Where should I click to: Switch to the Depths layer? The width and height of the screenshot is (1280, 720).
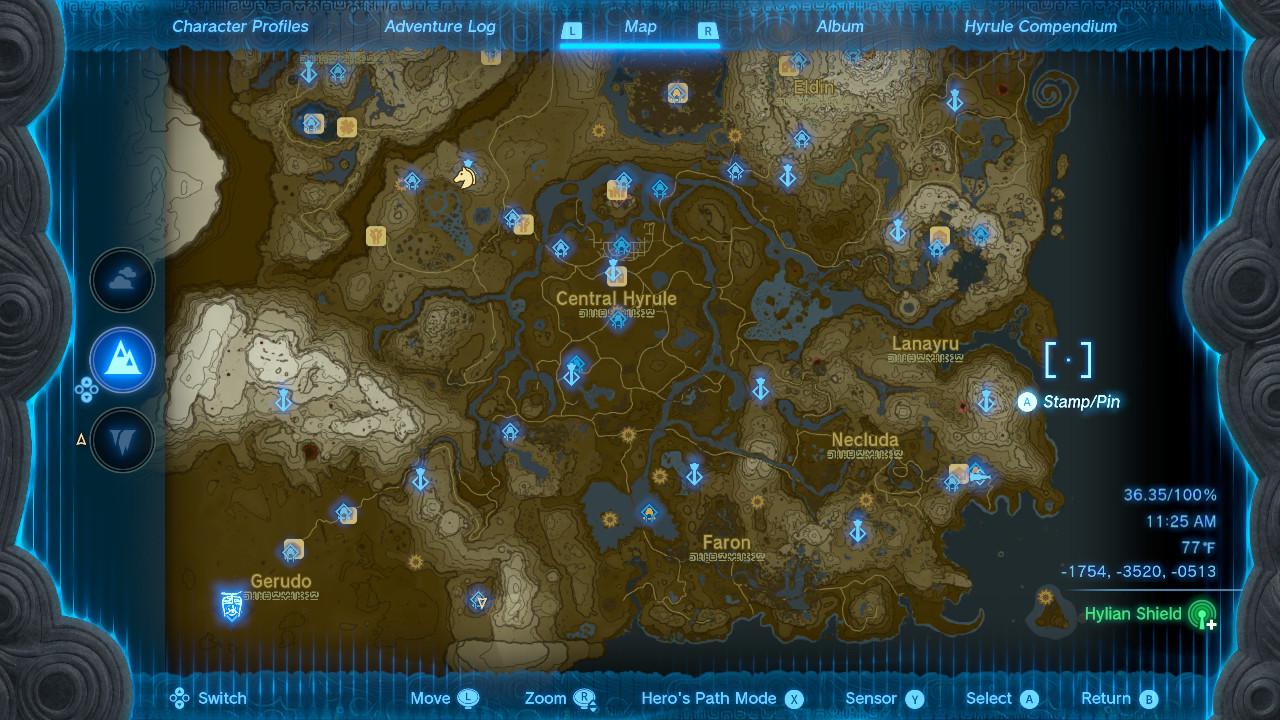coord(123,439)
